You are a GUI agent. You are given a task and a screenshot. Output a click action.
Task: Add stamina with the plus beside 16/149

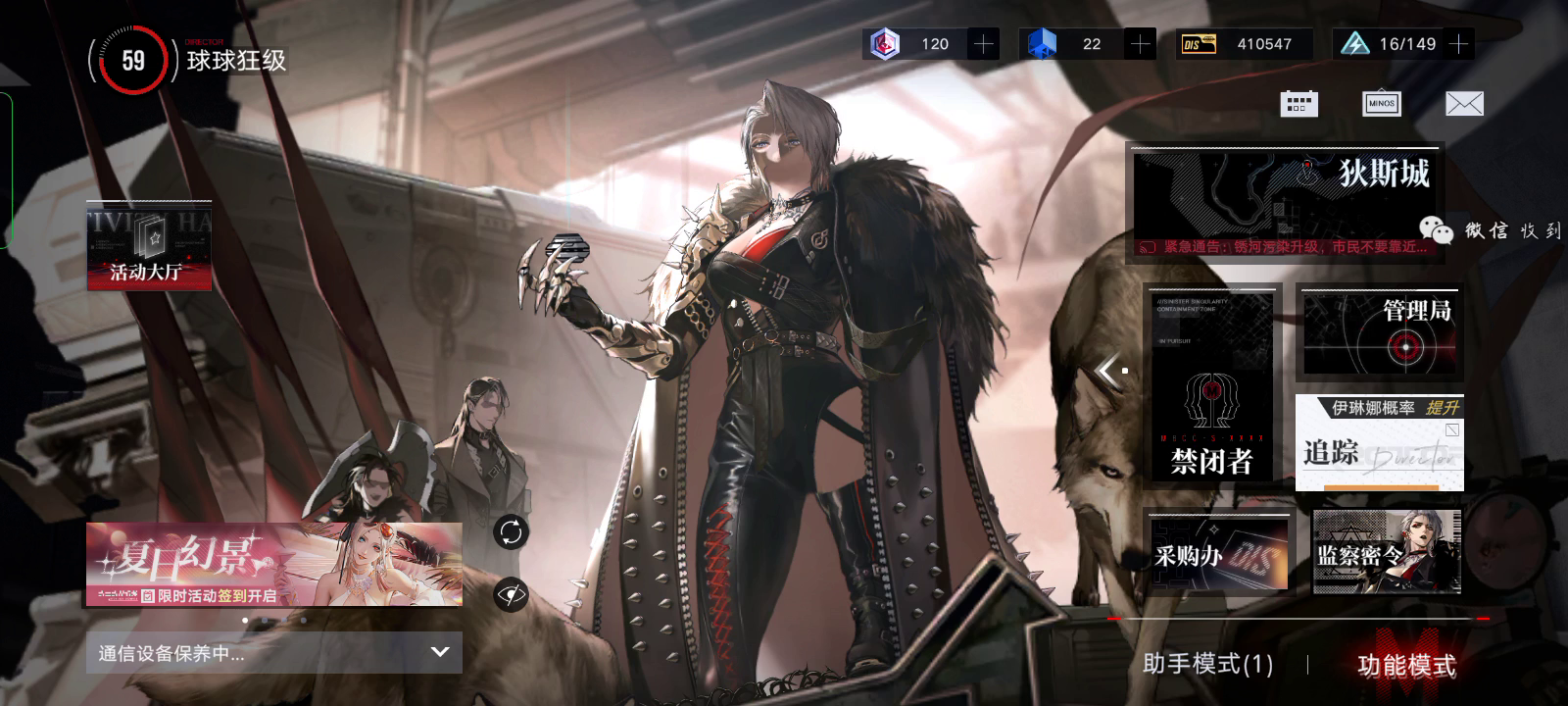click(x=1459, y=44)
